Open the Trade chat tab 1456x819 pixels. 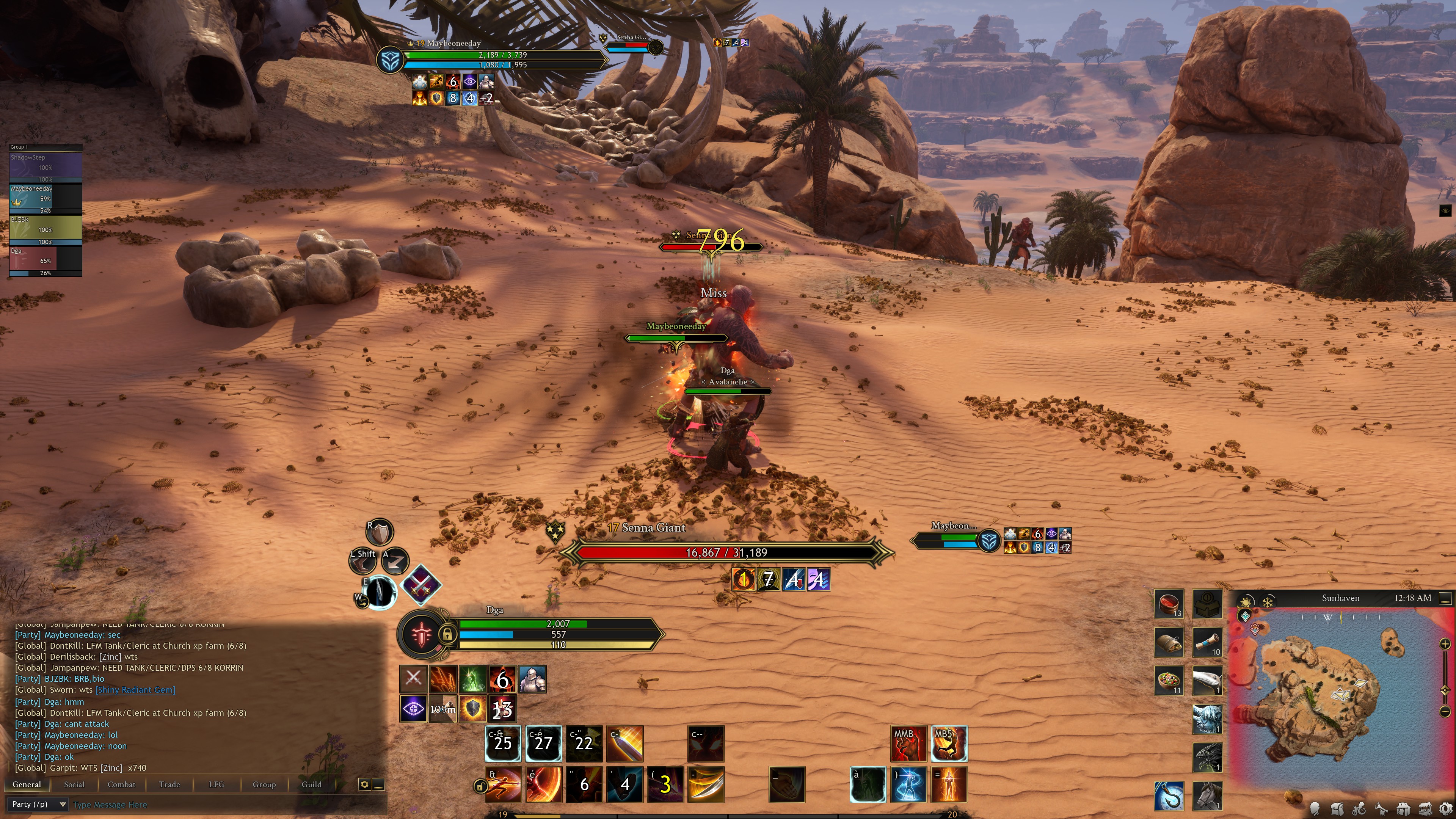[169, 784]
